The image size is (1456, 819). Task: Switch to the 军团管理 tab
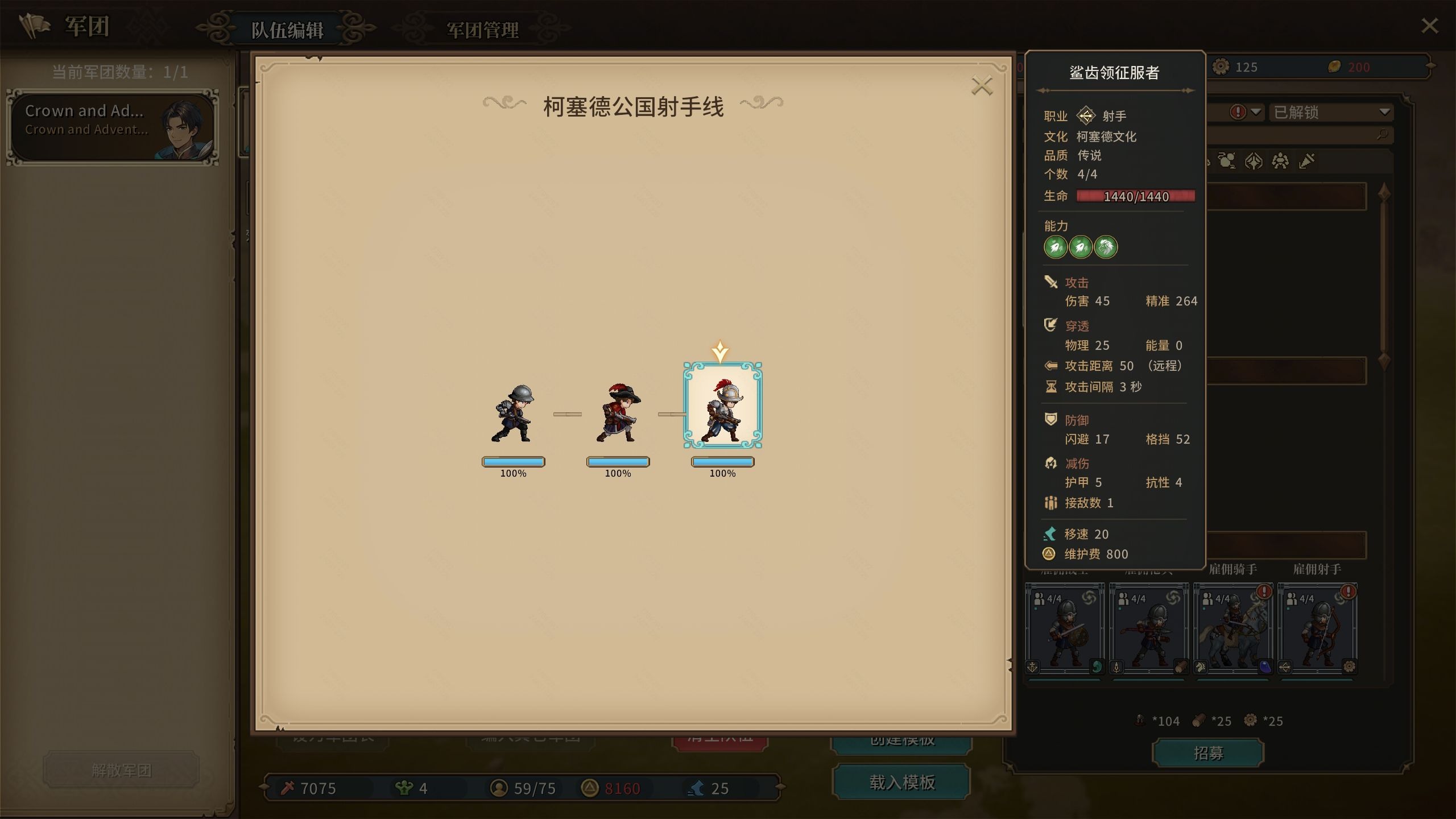[x=482, y=31]
